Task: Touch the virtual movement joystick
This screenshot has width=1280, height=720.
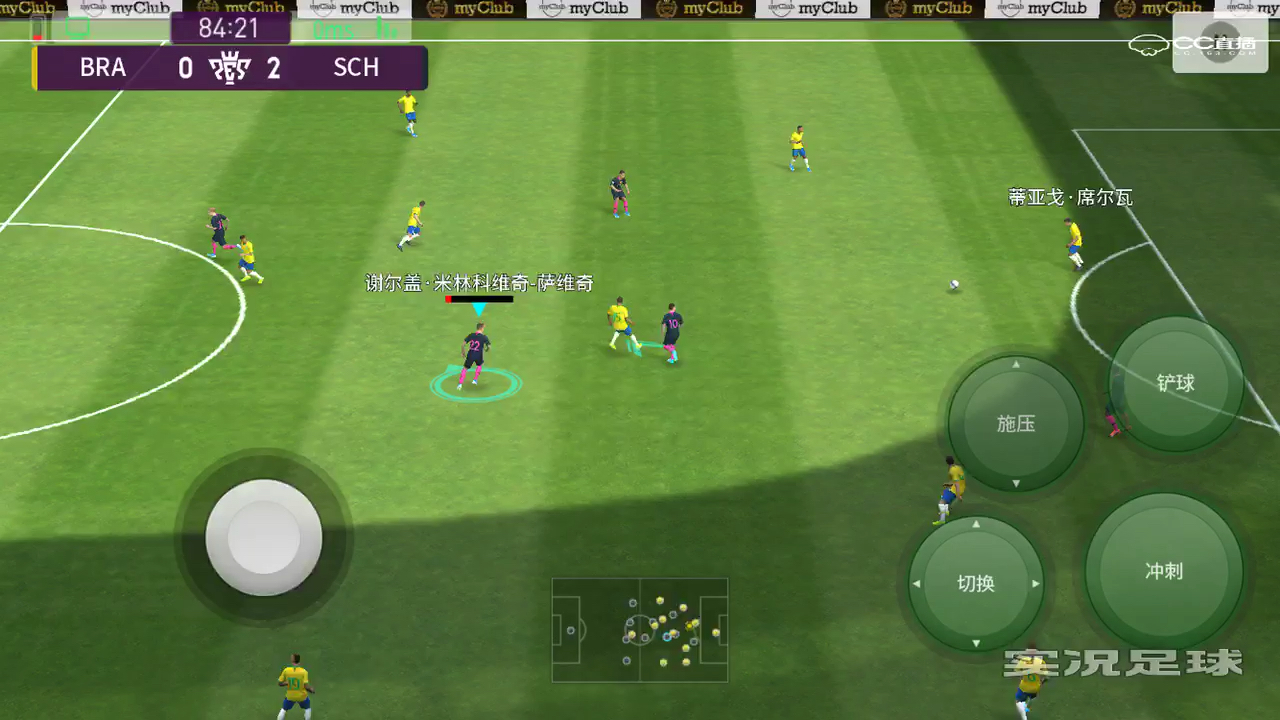Action: [x=264, y=538]
